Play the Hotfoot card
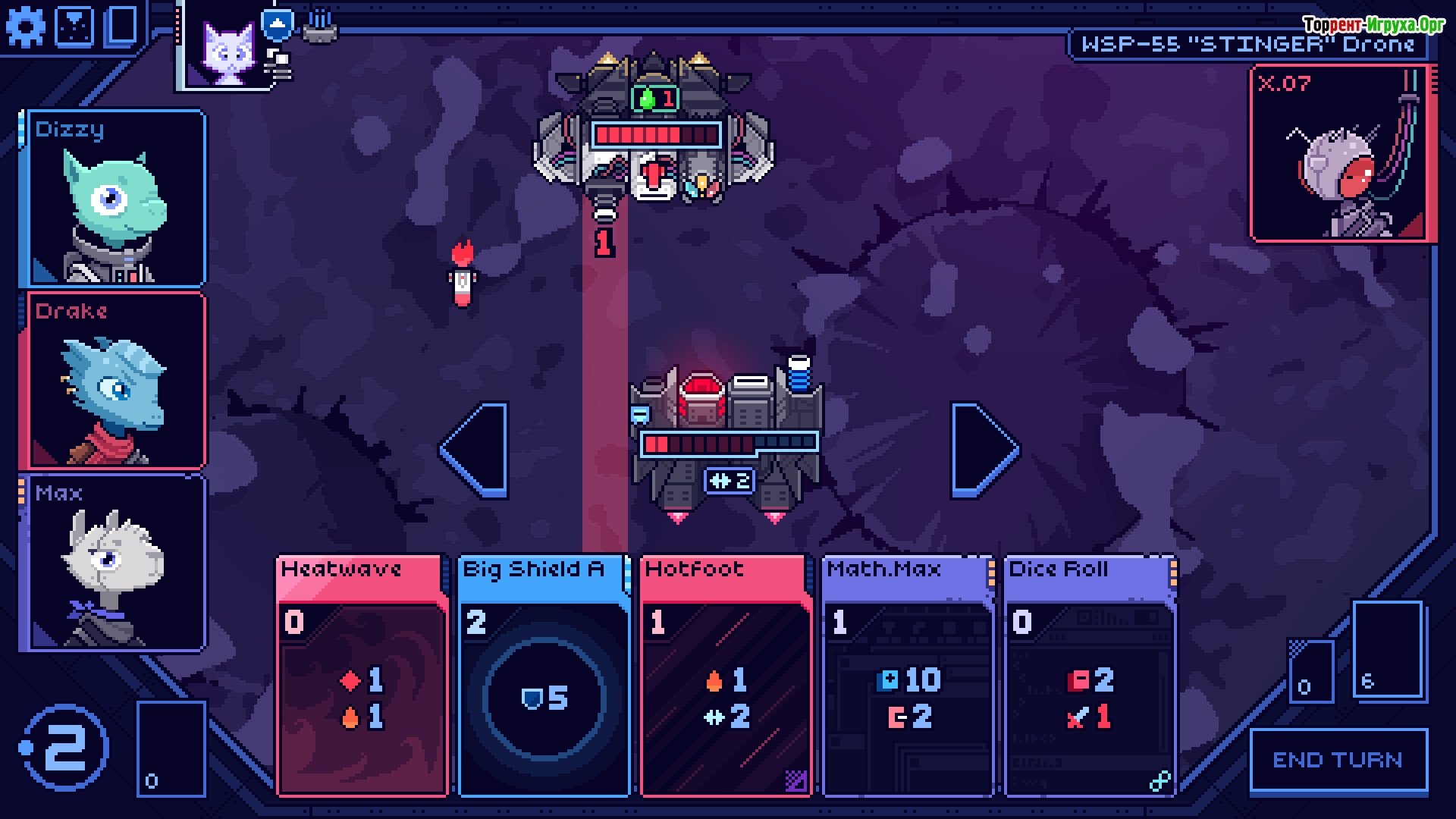The image size is (1456, 819). 726,675
